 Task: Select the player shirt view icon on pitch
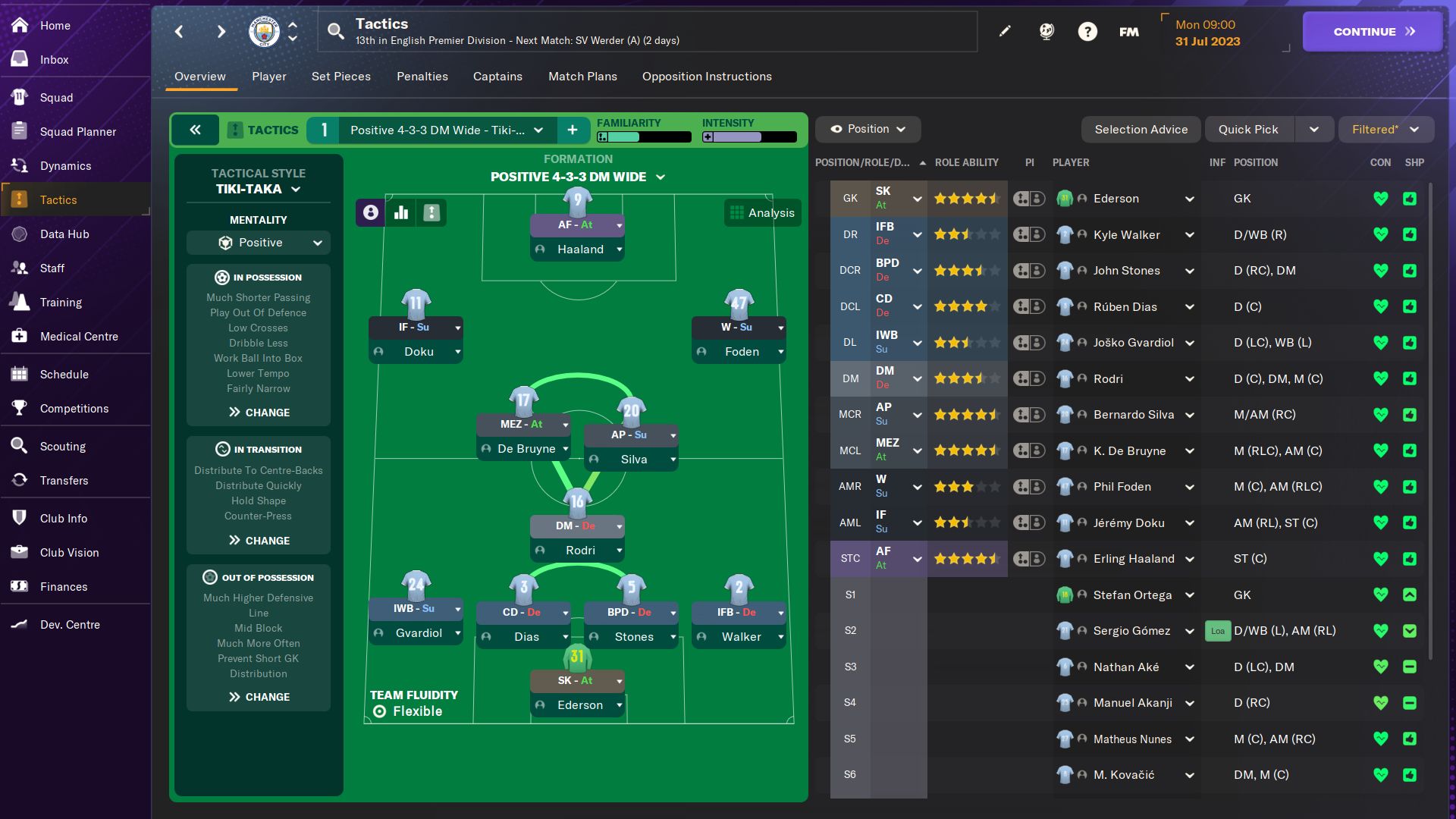[x=369, y=213]
